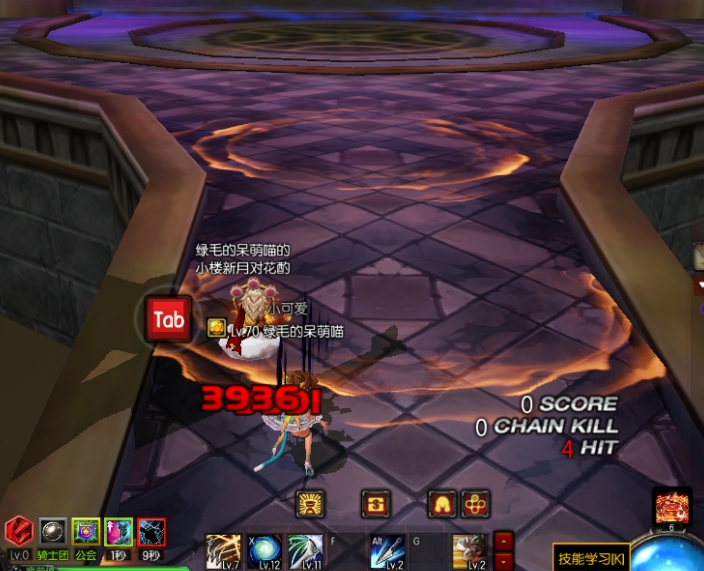Click the red Tab target button
Viewport: 704px width, 571px height.
(168, 320)
